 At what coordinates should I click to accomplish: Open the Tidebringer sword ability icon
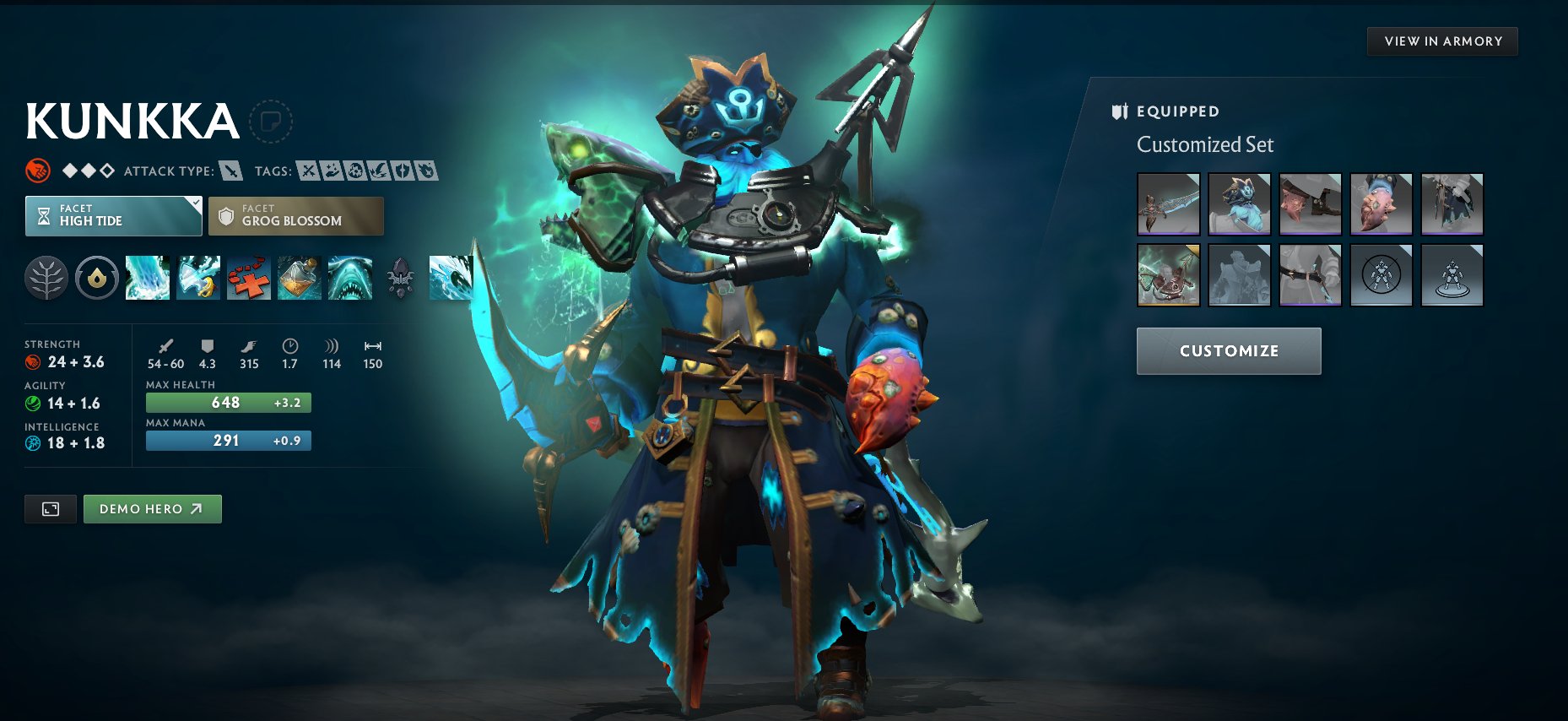[197, 279]
